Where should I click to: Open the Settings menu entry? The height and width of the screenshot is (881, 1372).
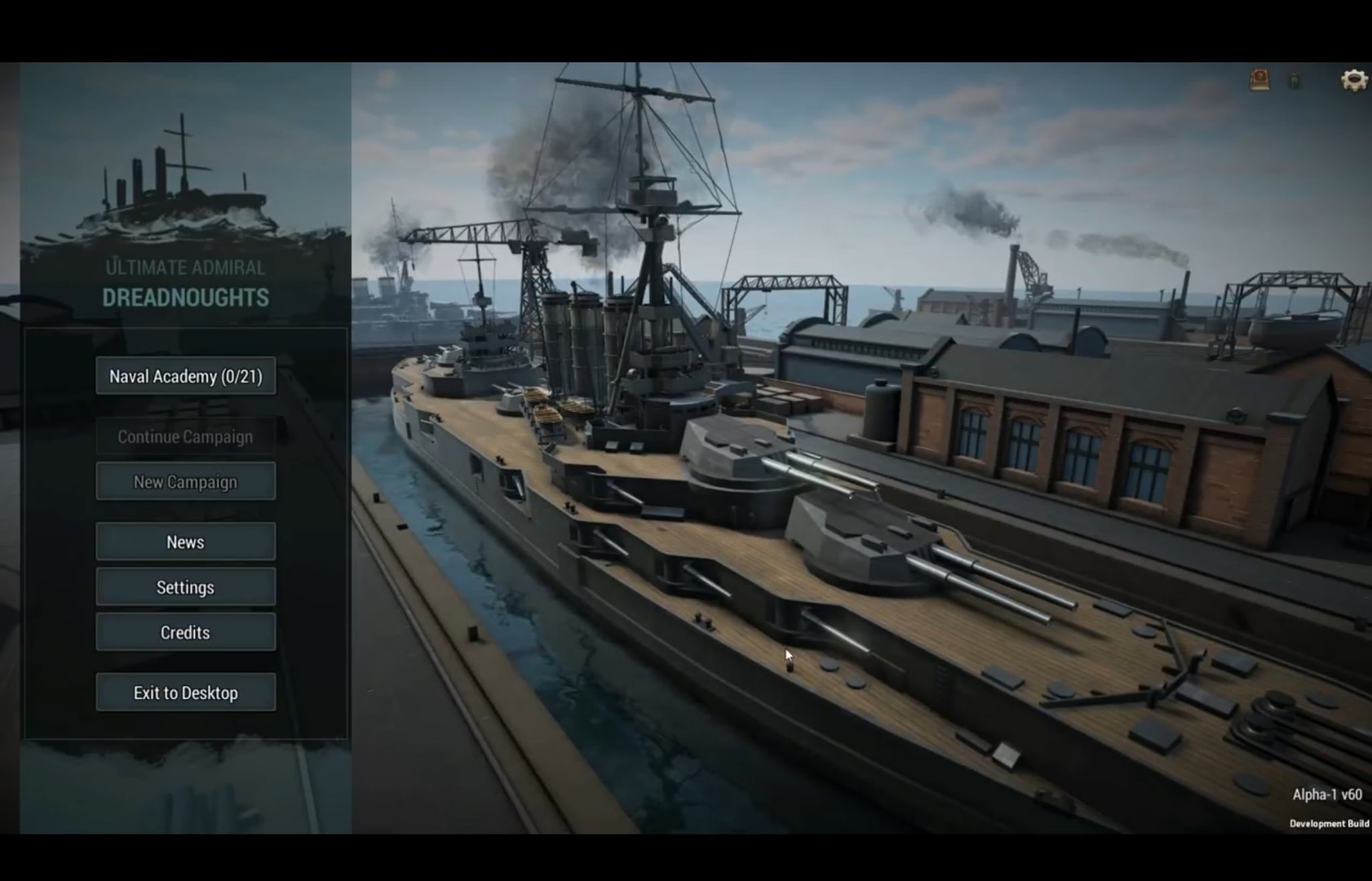point(185,587)
